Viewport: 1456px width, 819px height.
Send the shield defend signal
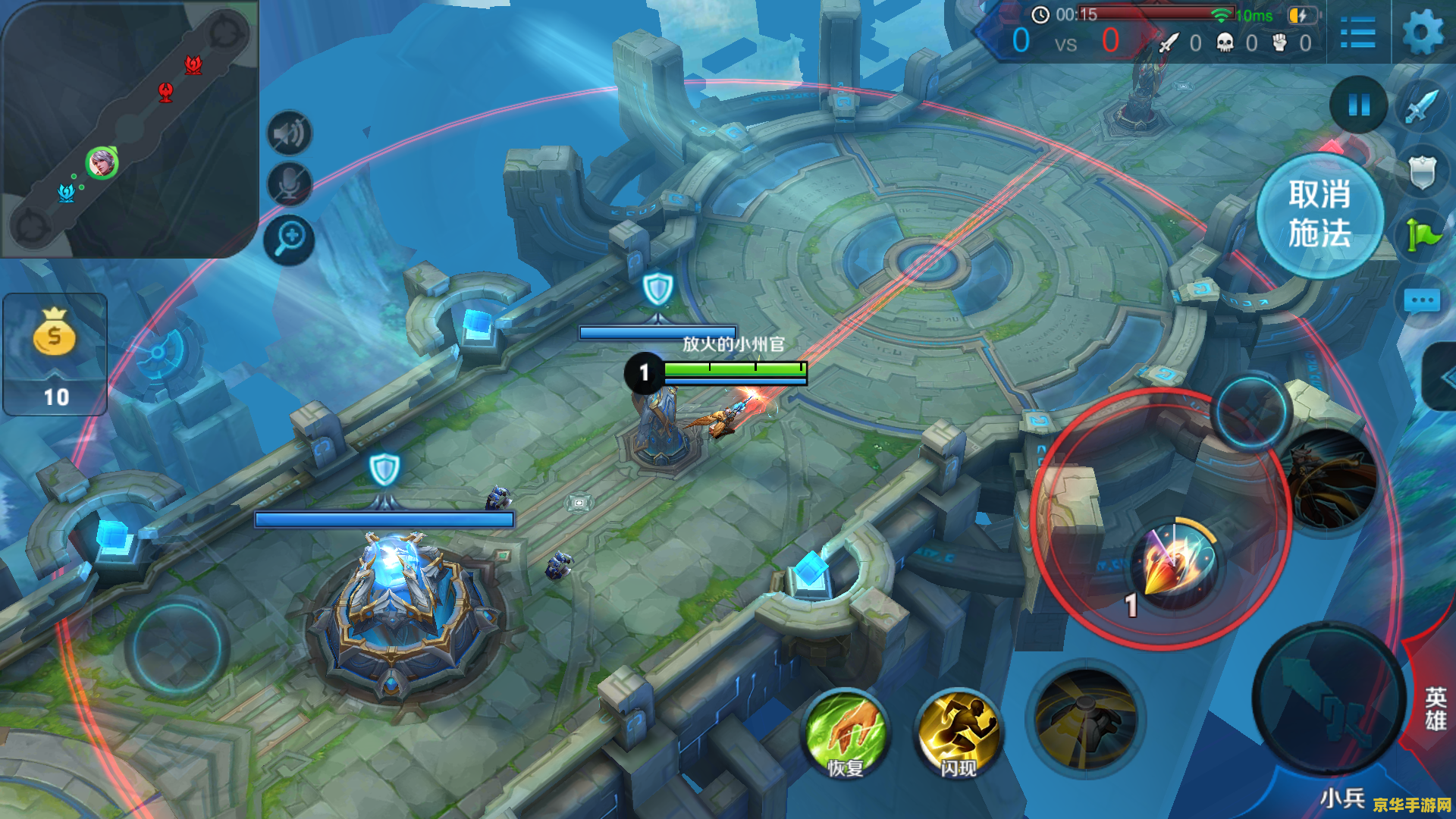(1422, 171)
